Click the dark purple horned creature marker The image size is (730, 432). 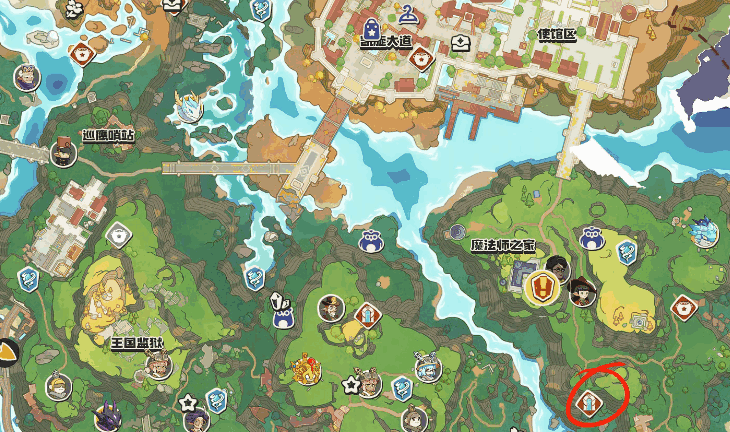click(x=108, y=412)
